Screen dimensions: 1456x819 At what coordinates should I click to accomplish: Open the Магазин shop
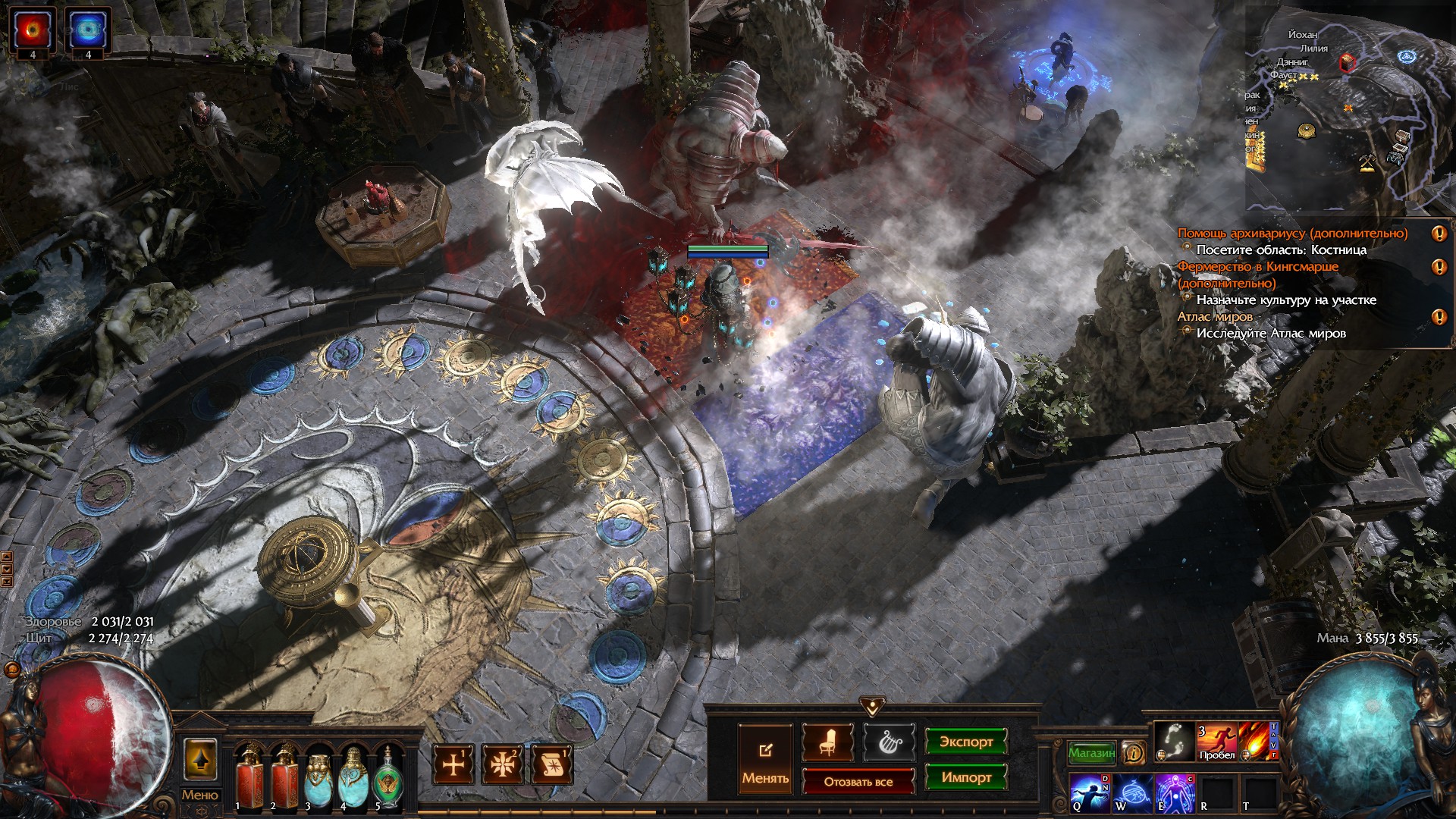pyautogui.click(x=1091, y=752)
